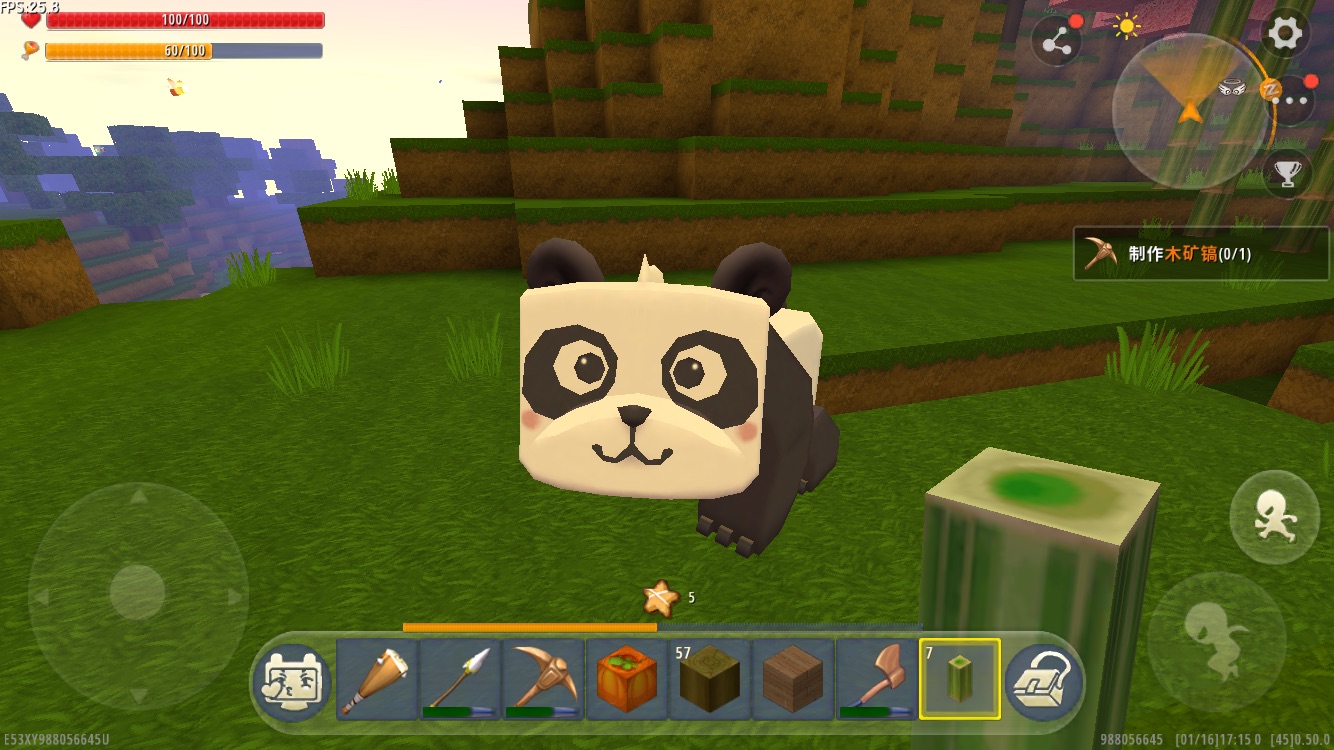Tap the share button

click(1056, 42)
